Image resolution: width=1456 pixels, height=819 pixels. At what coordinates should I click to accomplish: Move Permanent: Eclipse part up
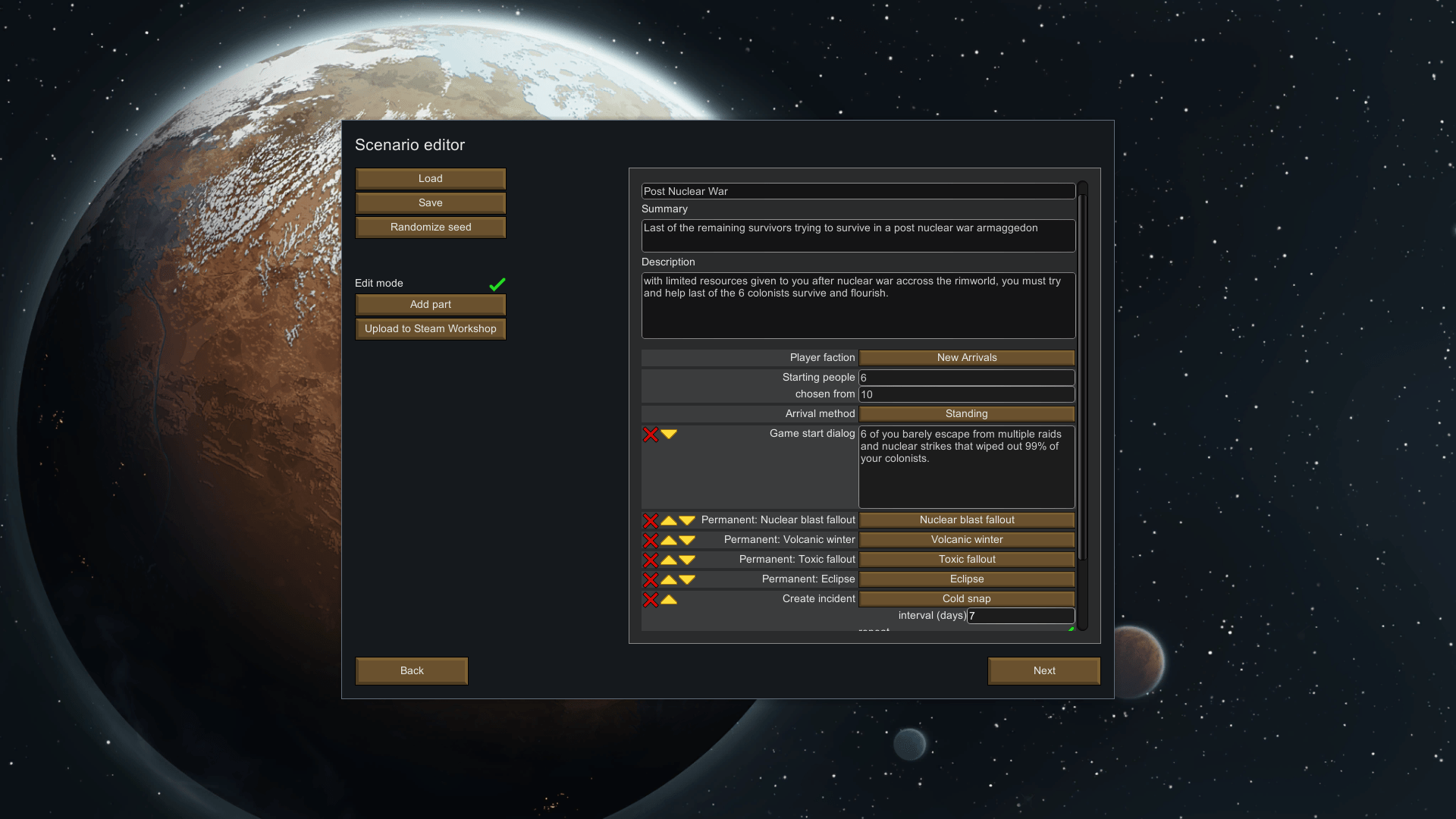point(668,579)
